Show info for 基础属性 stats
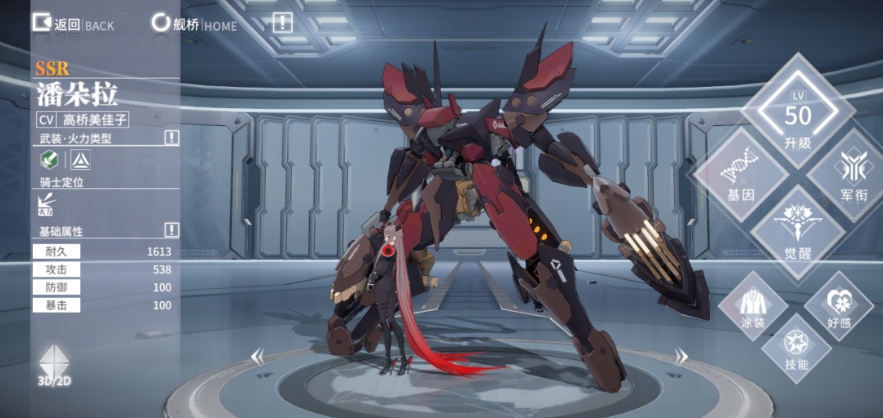883x418 pixels. (x=171, y=230)
